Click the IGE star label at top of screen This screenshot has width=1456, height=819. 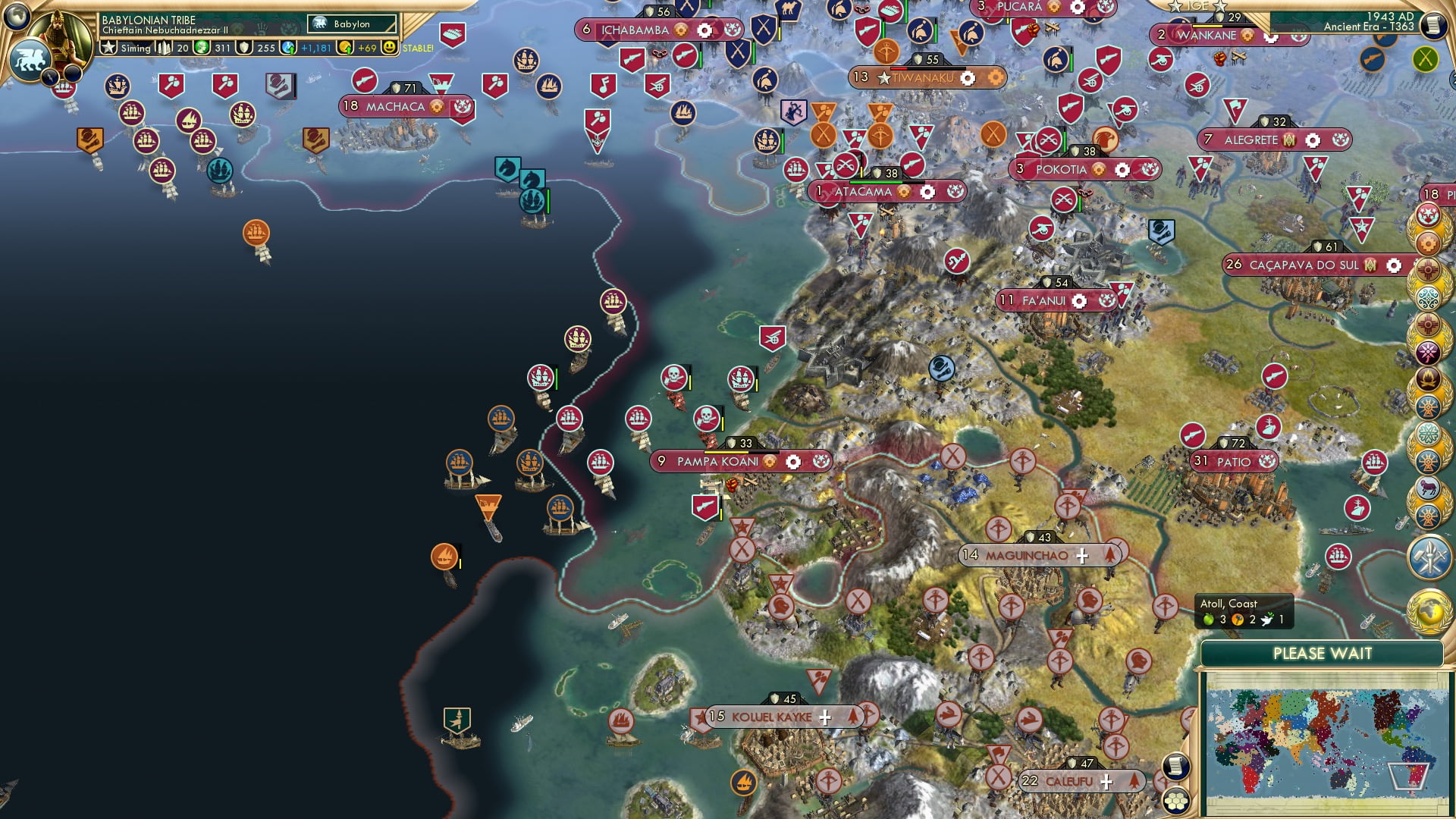coord(1198,6)
